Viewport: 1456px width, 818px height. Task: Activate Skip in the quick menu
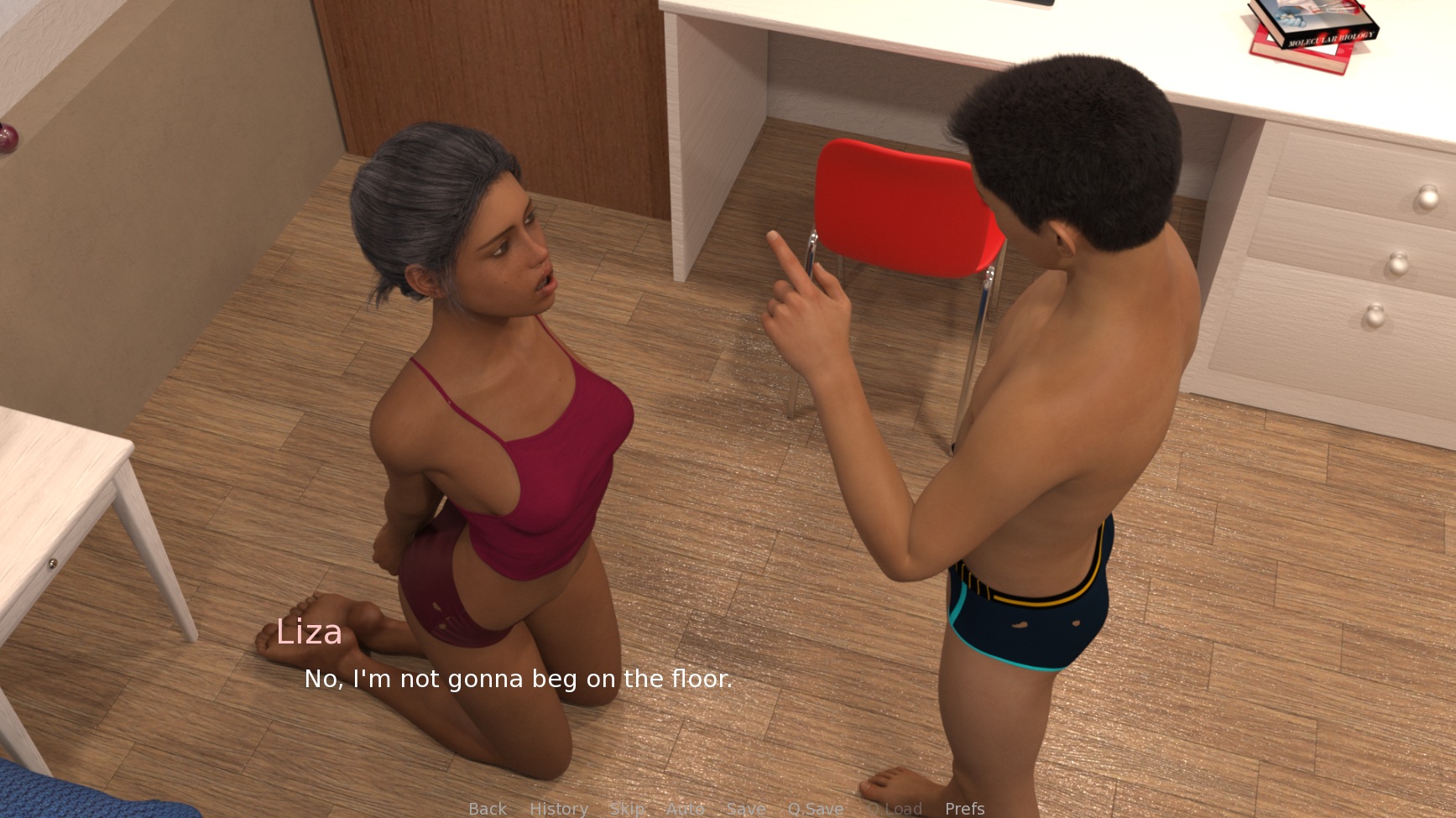point(627,808)
